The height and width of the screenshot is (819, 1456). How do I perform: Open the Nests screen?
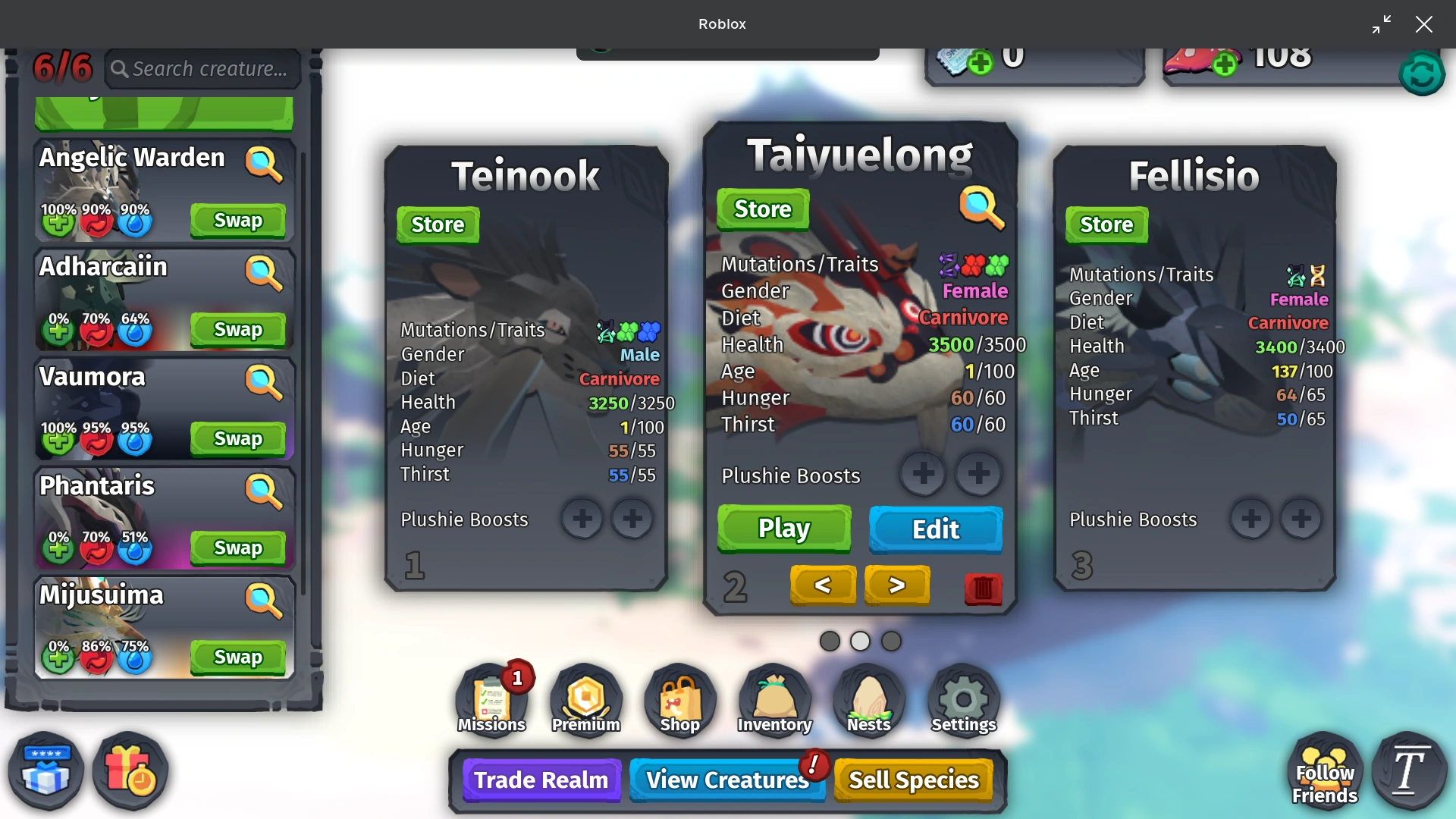(x=868, y=698)
